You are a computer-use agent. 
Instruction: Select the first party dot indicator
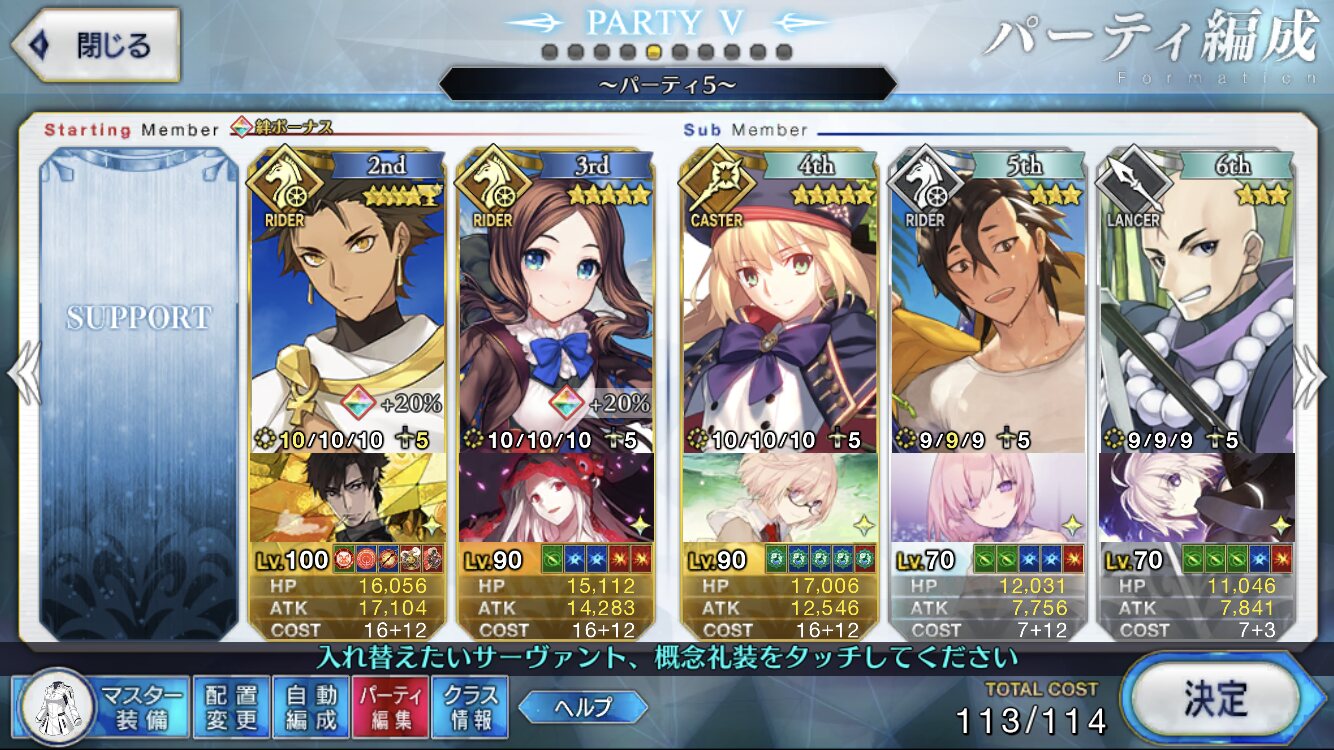pos(549,51)
